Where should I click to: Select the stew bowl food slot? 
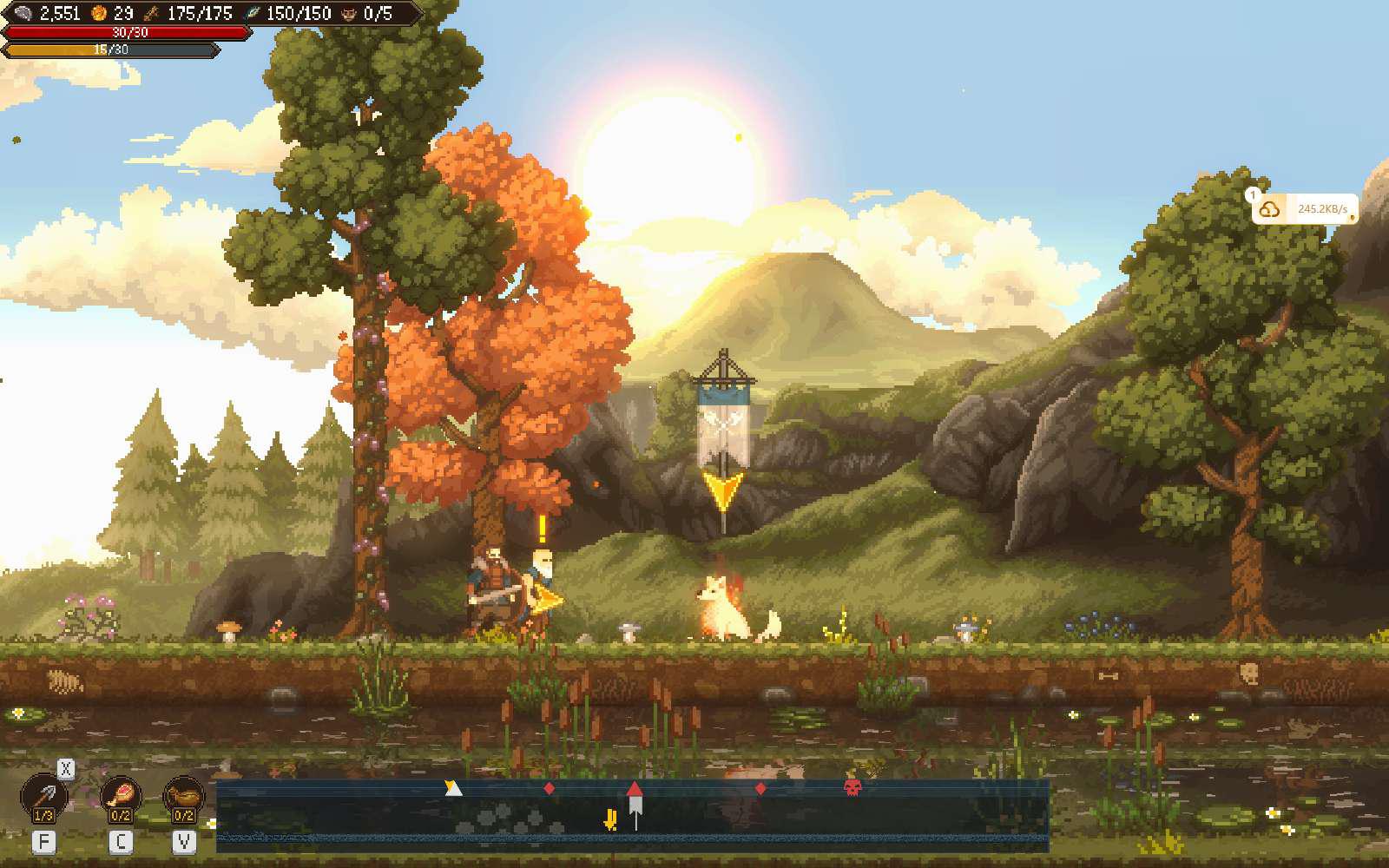183,796
